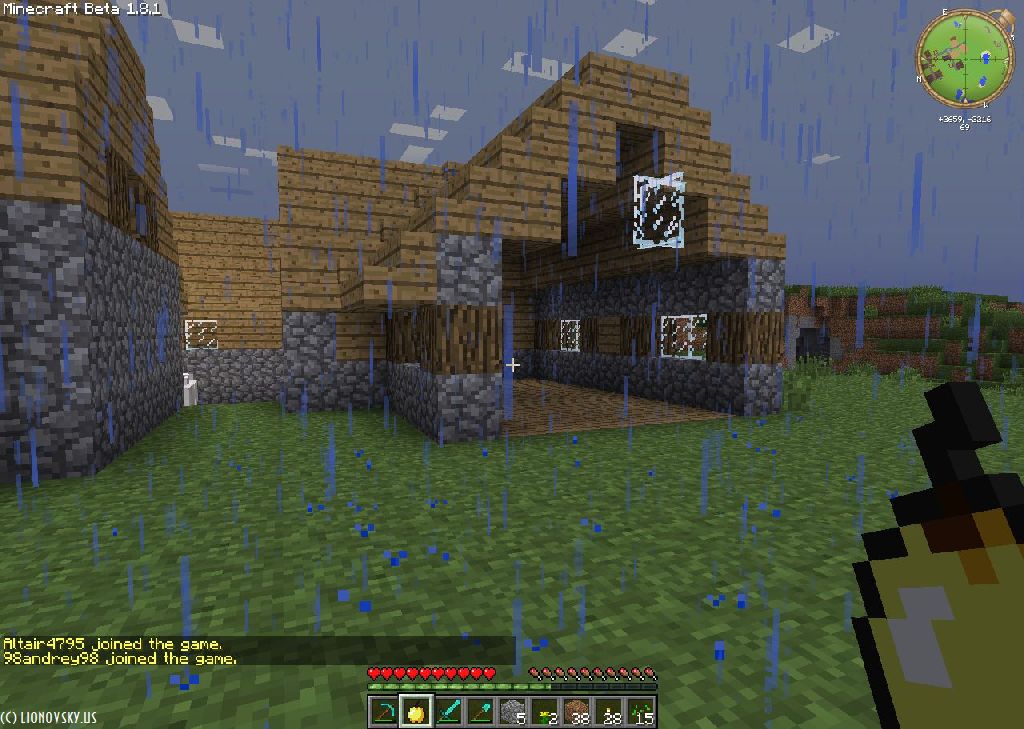This screenshot has height=729, width=1024.
Task: Select the diamond pickaxe hotbar slot
Action: [384, 712]
